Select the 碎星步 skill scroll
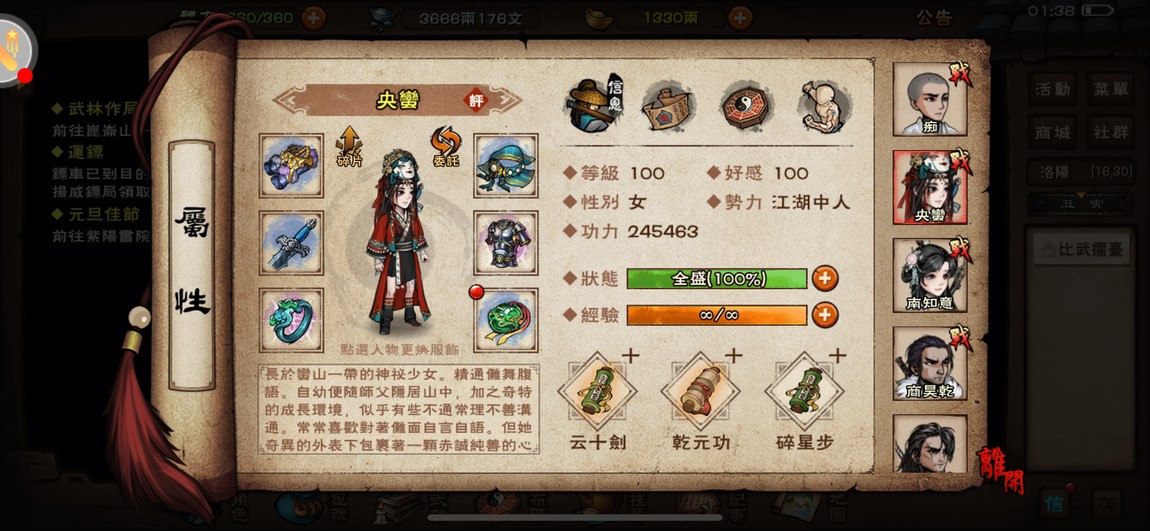 pyautogui.click(x=805, y=394)
